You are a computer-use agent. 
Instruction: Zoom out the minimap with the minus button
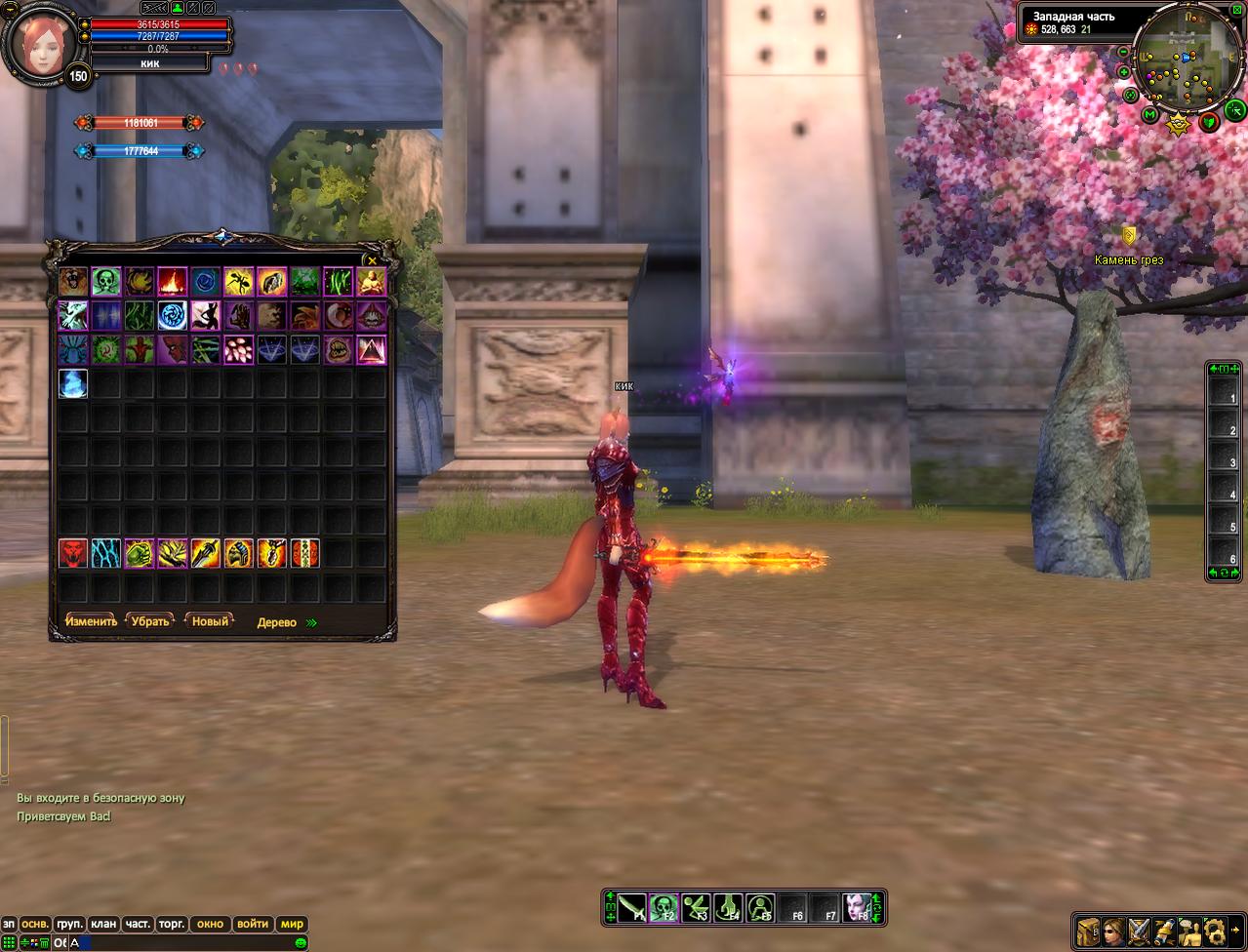(x=1123, y=52)
